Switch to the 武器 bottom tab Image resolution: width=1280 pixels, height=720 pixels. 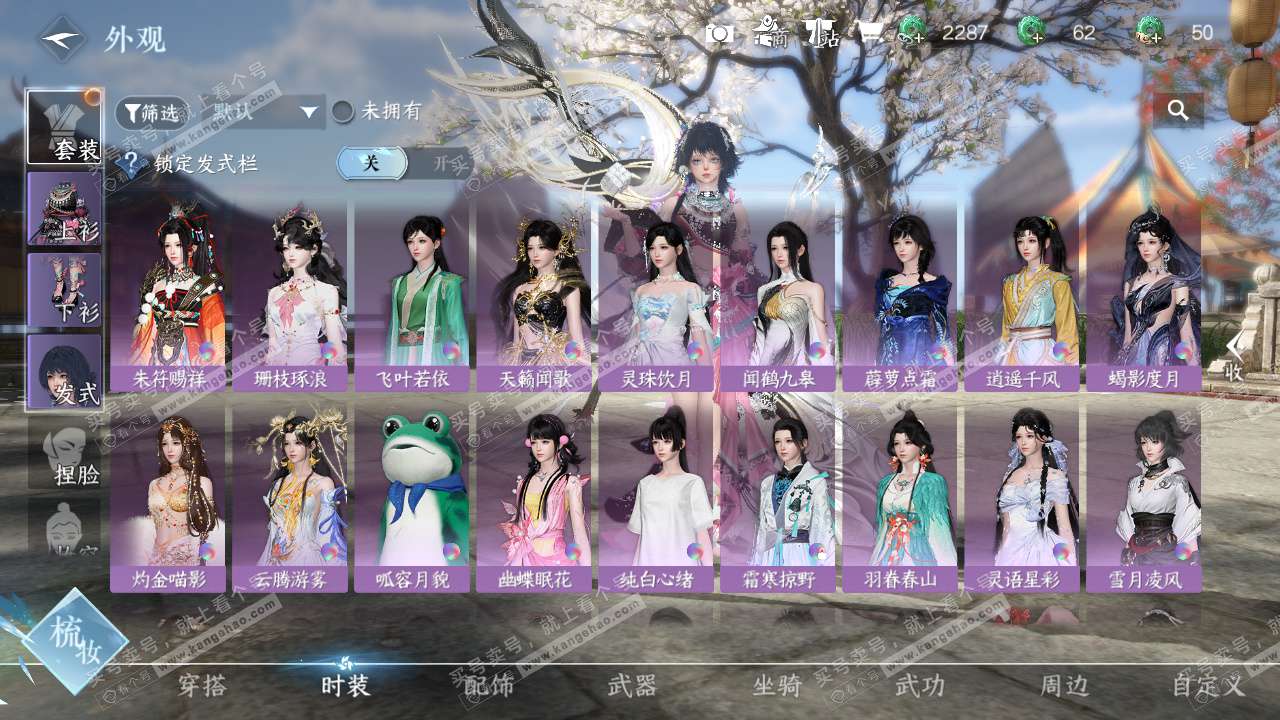coord(632,686)
